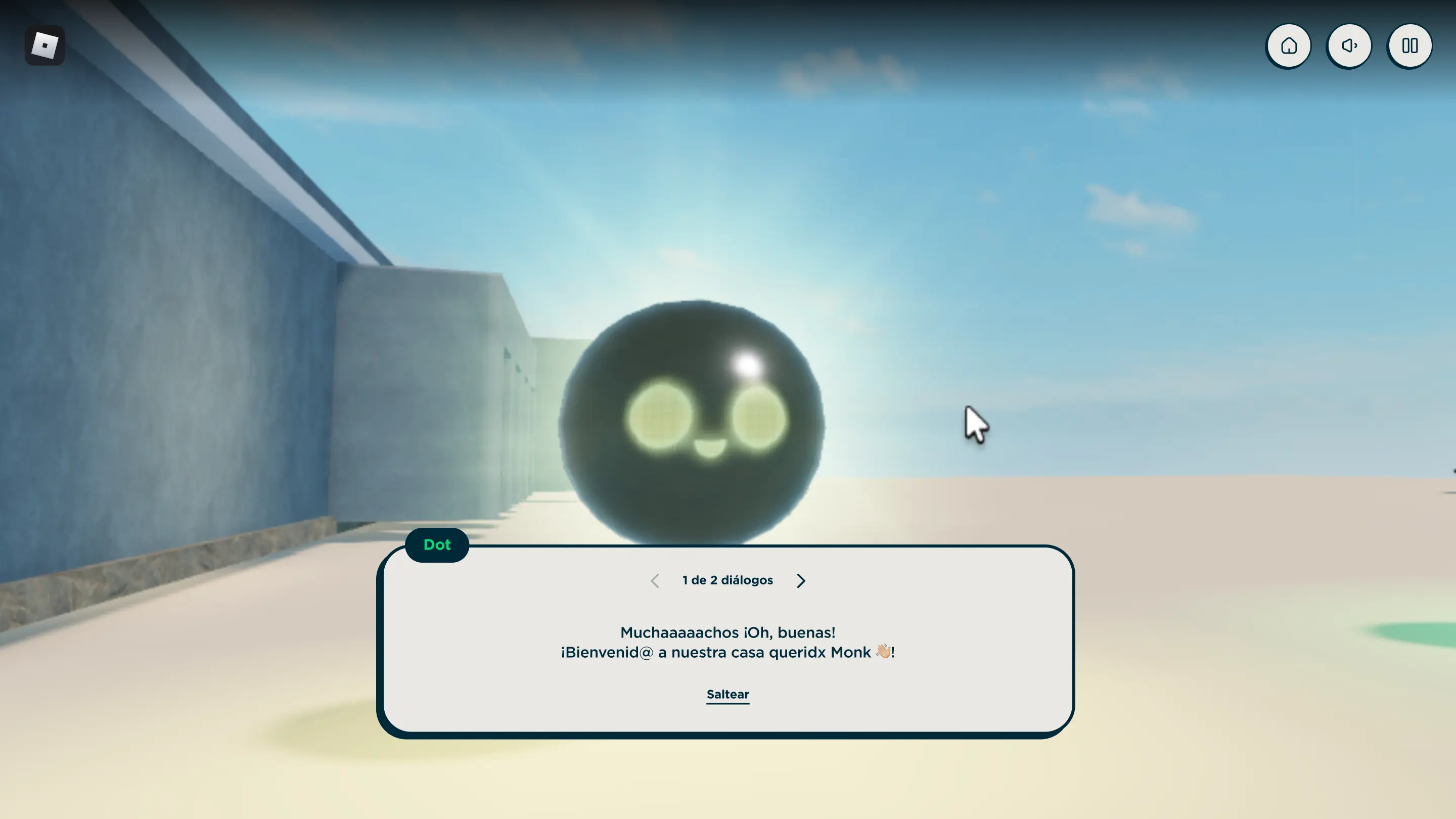
Task: Click the Roblox logo in the top-left corner
Action: click(x=44, y=45)
